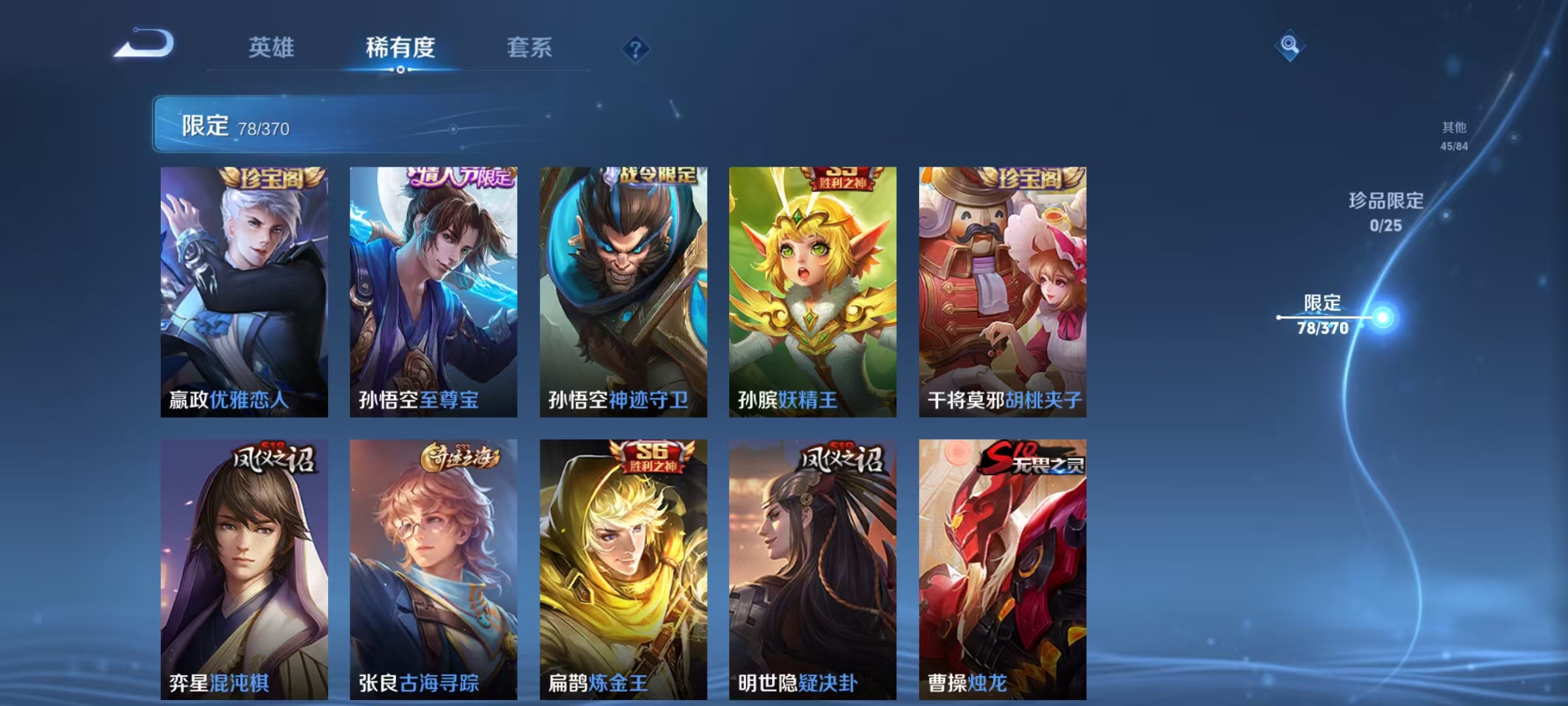The height and width of the screenshot is (706, 1568).
Task: Select the 稀有度 tab
Action: (x=401, y=47)
